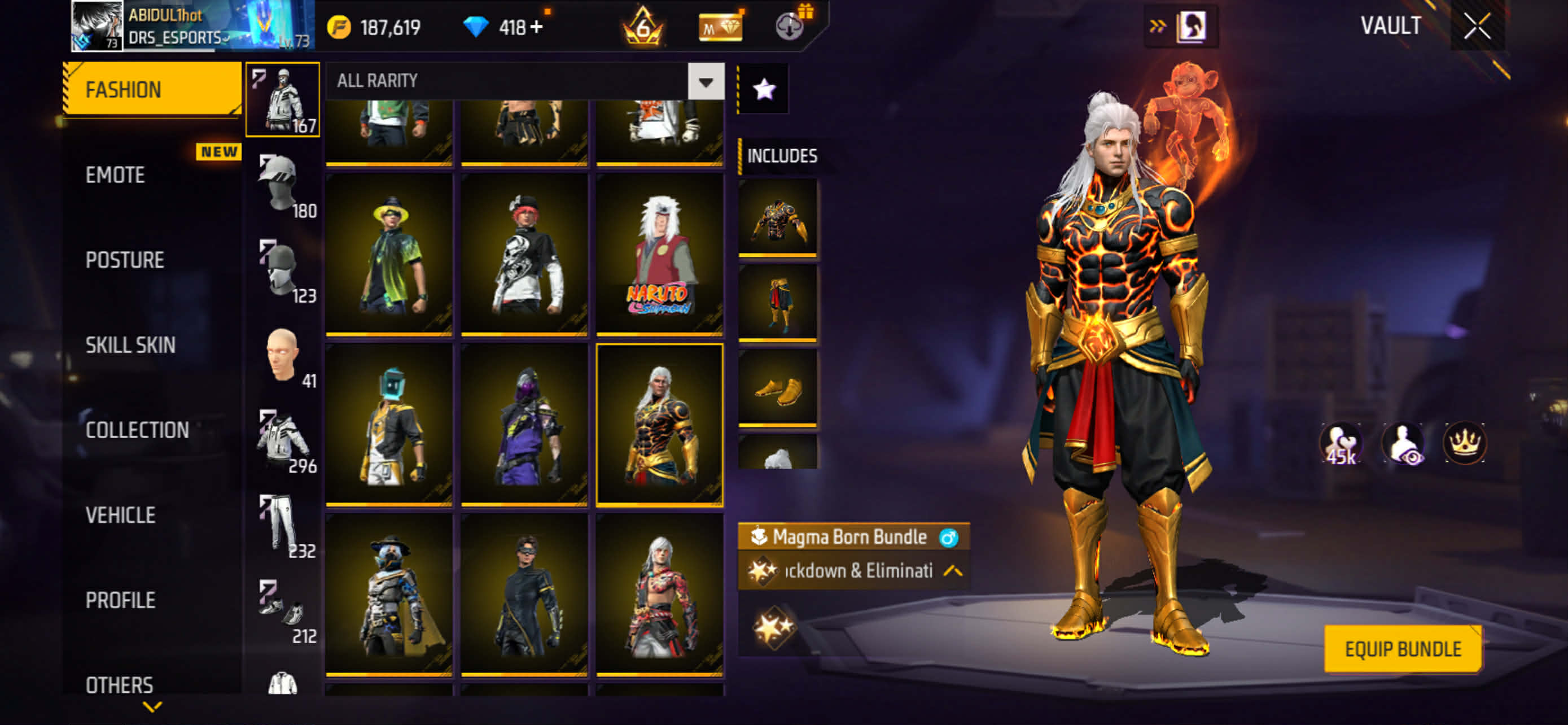Switch to the Emote category
The image size is (1568, 725).
point(116,175)
